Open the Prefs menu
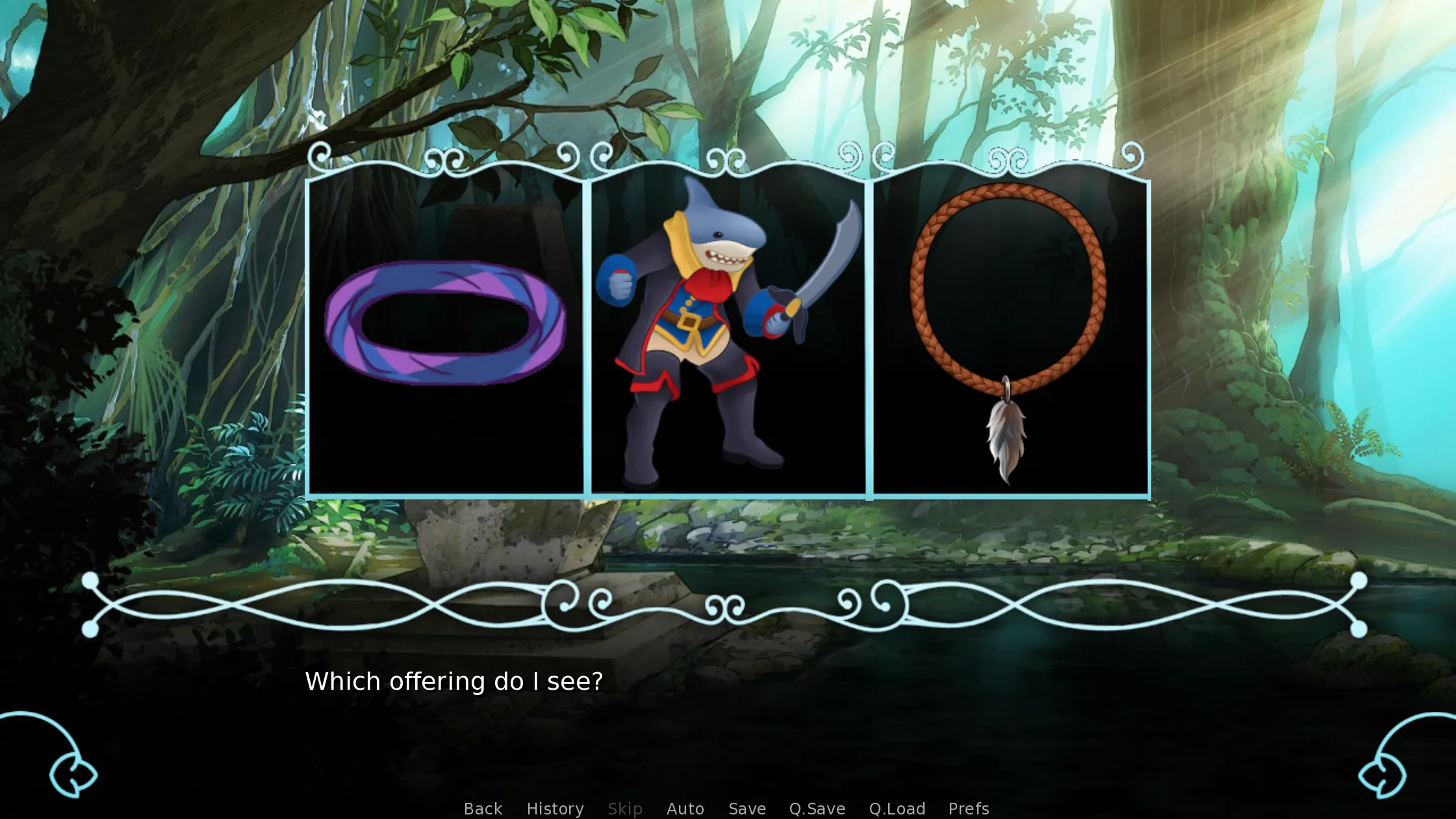Screen dimensions: 1456x819 click(967, 808)
